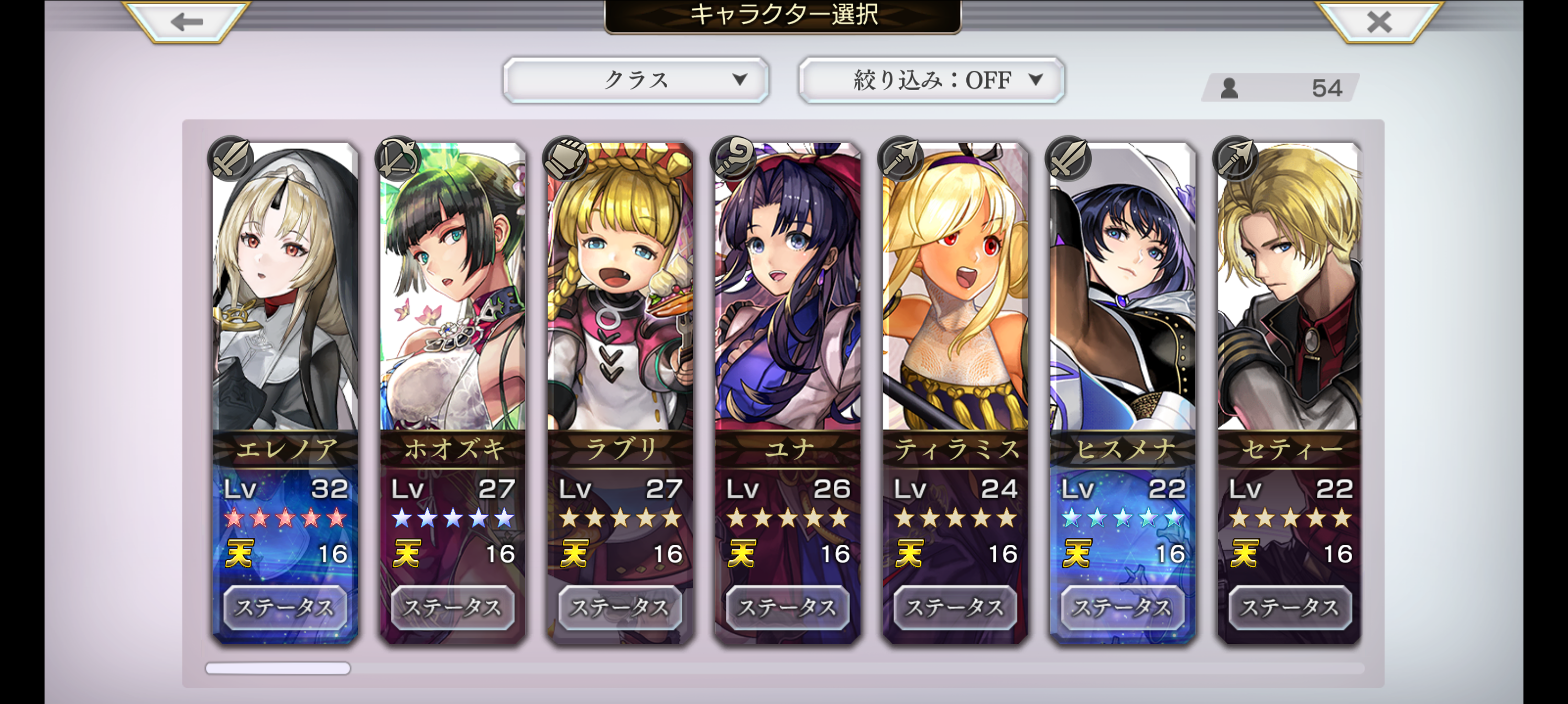View ティラミス's ステータス details
Image resolution: width=1568 pixels, height=704 pixels.
click(x=955, y=607)
